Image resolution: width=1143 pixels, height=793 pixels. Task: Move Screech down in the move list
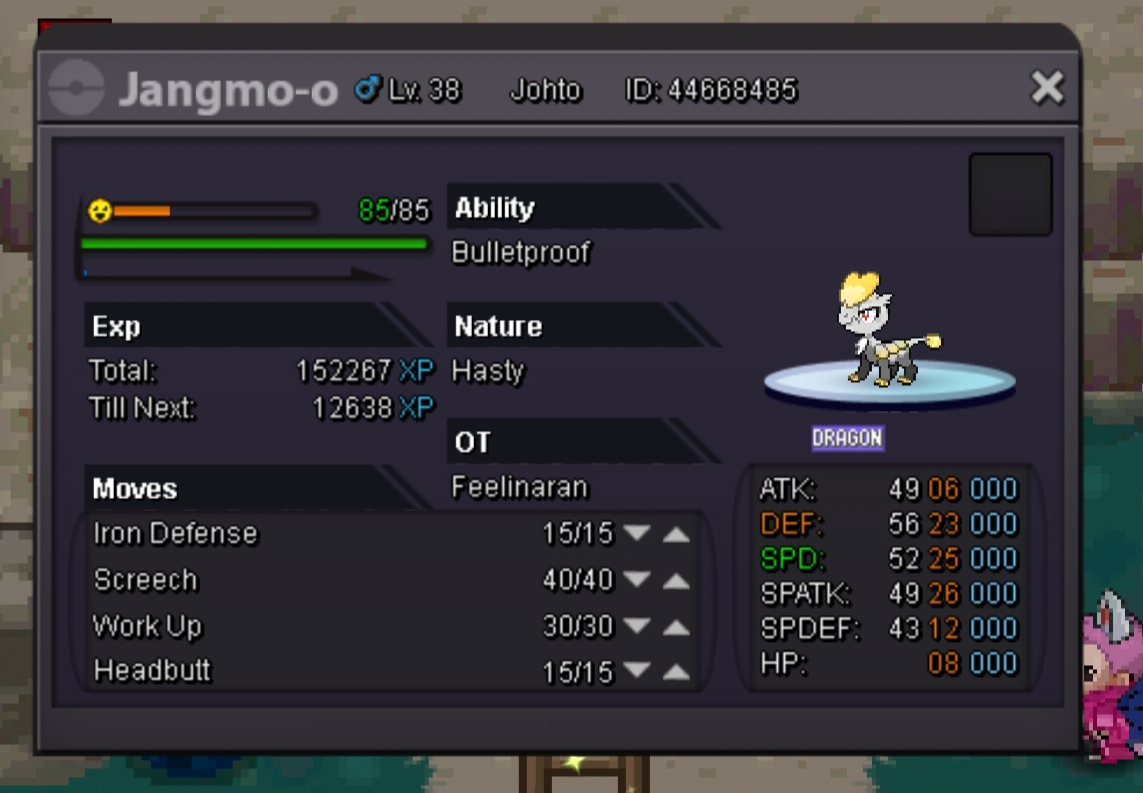(x=637, y=580)
